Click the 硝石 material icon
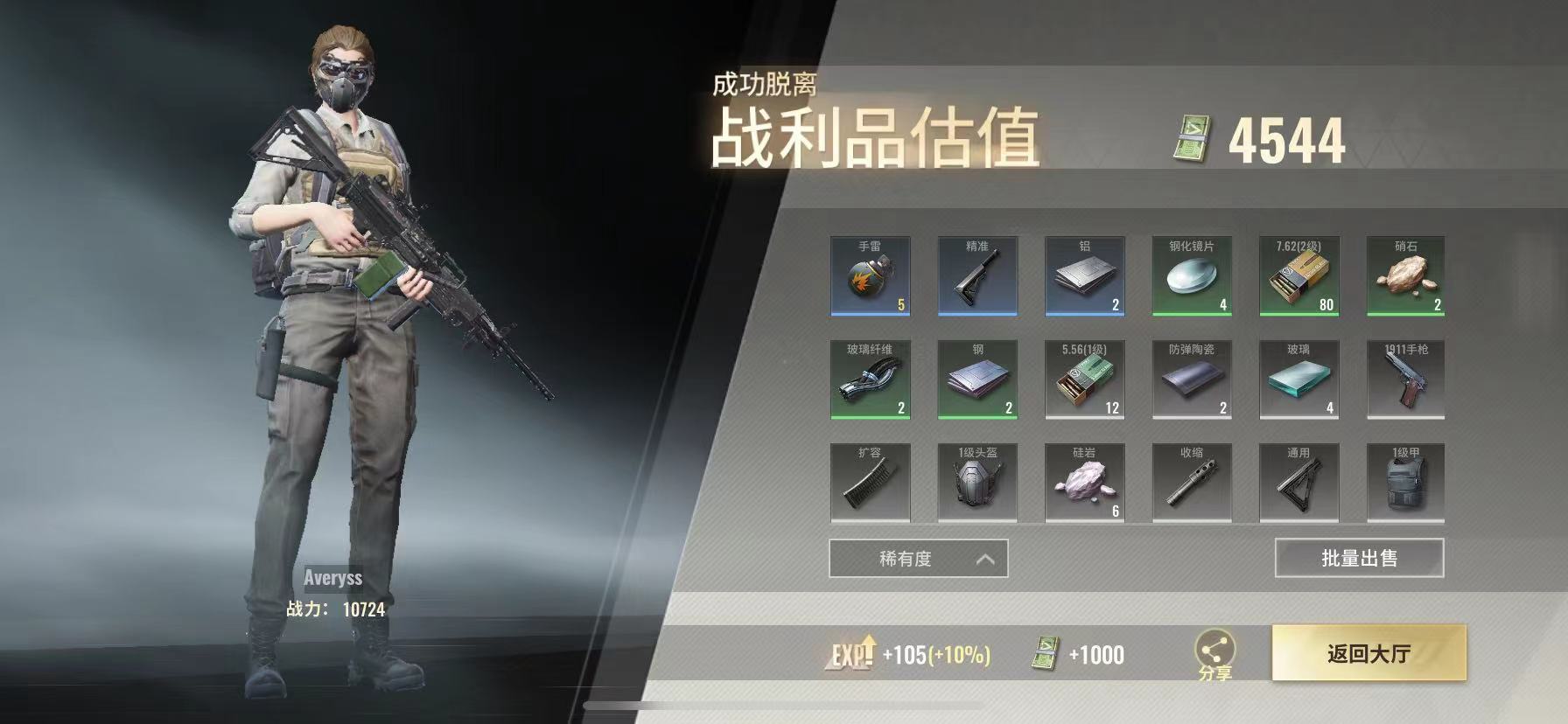Viewport: 1568px width, 724px height. pyautogui.click(x=1407, y=275)
